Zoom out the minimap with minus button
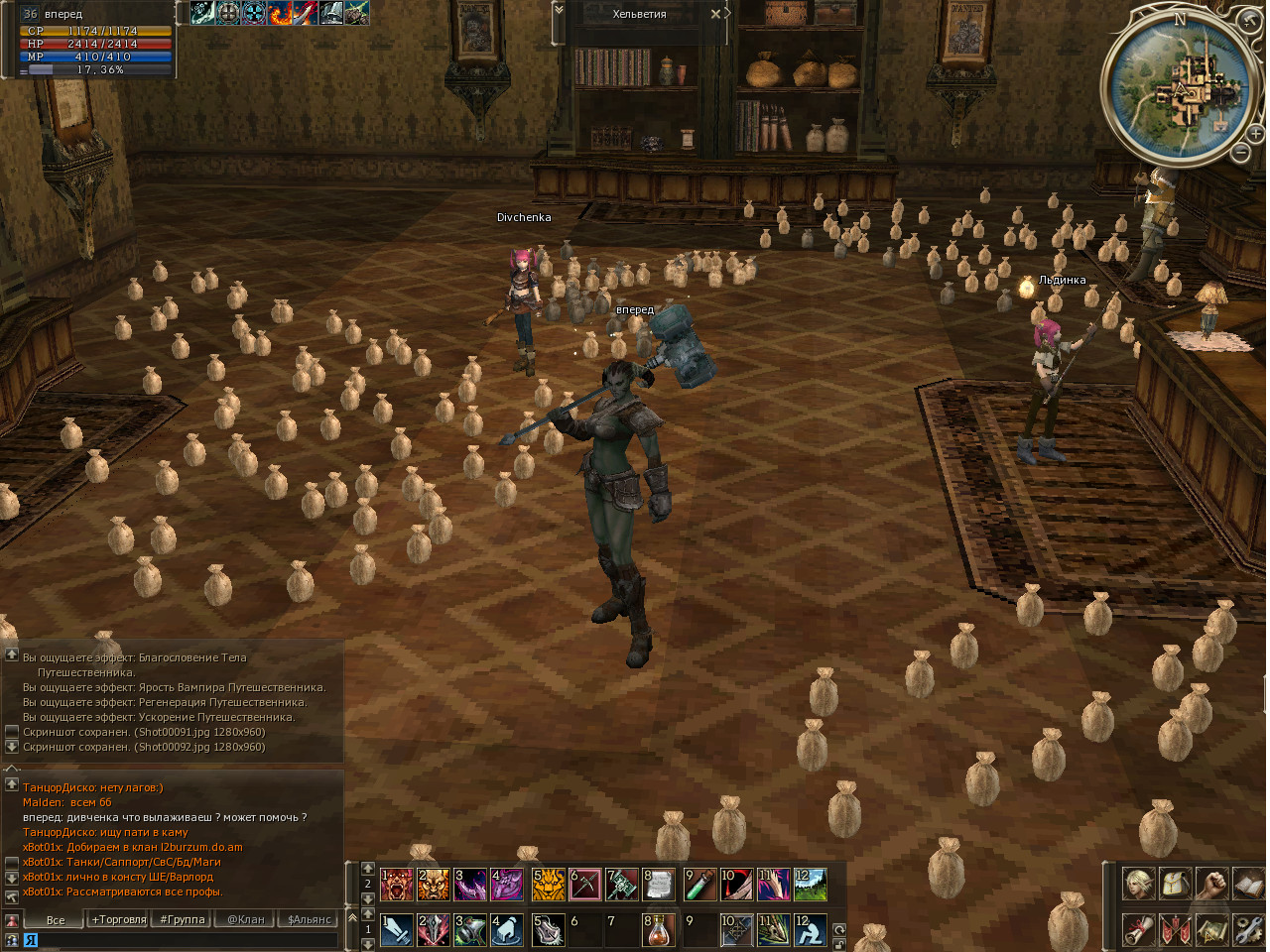The height and width of the screenshot is (952, 1270). coord(1241,153)
